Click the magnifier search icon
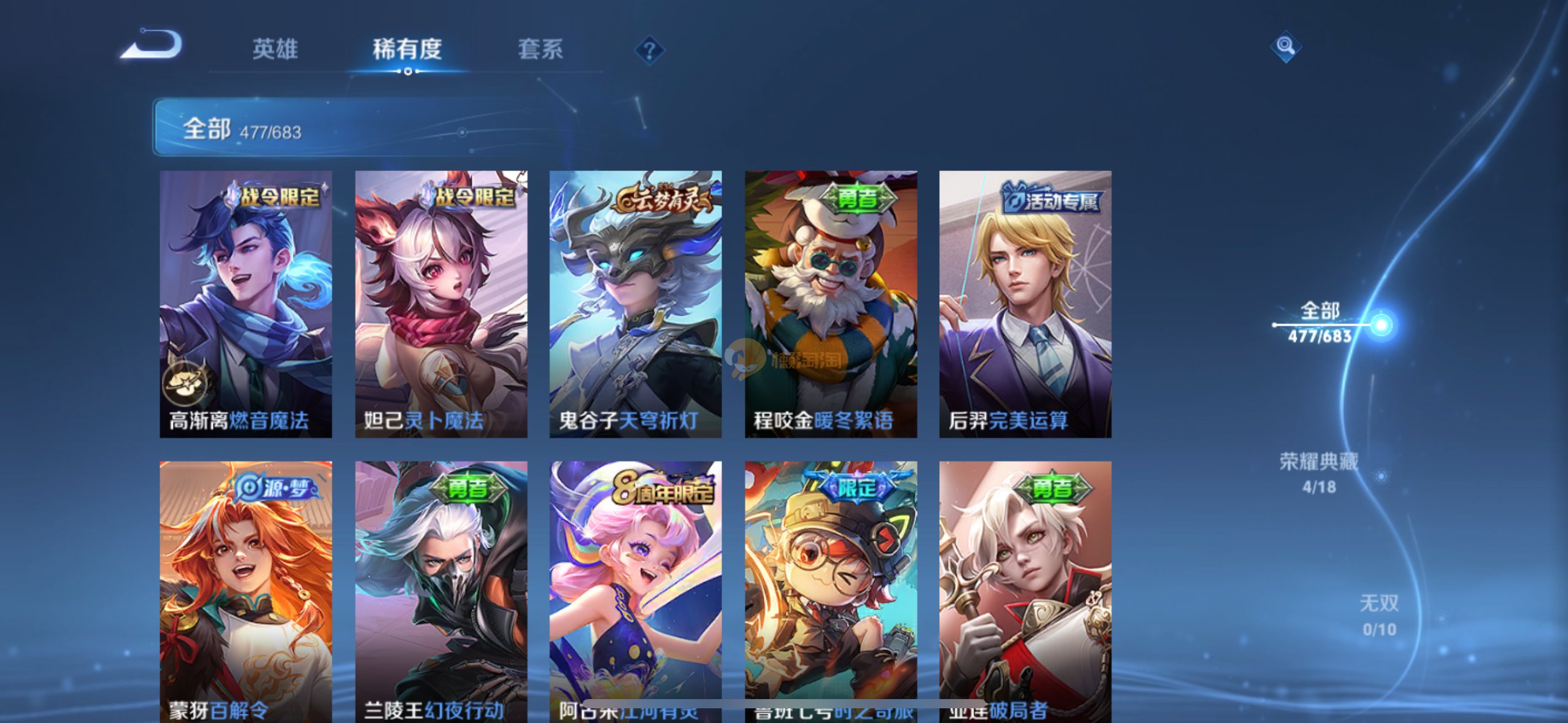The height and width of the screenshot is (723, 1568). coord(1285,46)
